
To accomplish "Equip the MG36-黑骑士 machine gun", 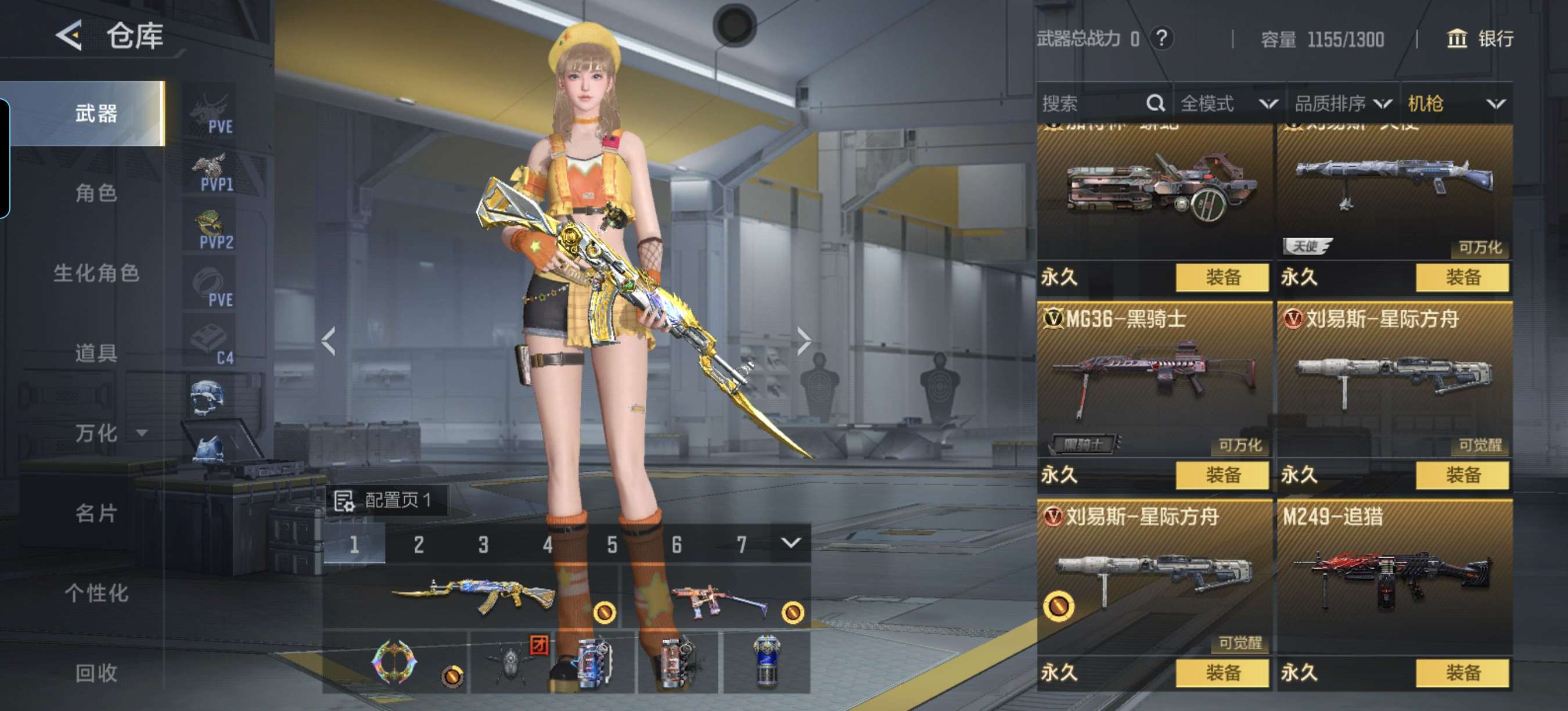I will [1222, 475].
